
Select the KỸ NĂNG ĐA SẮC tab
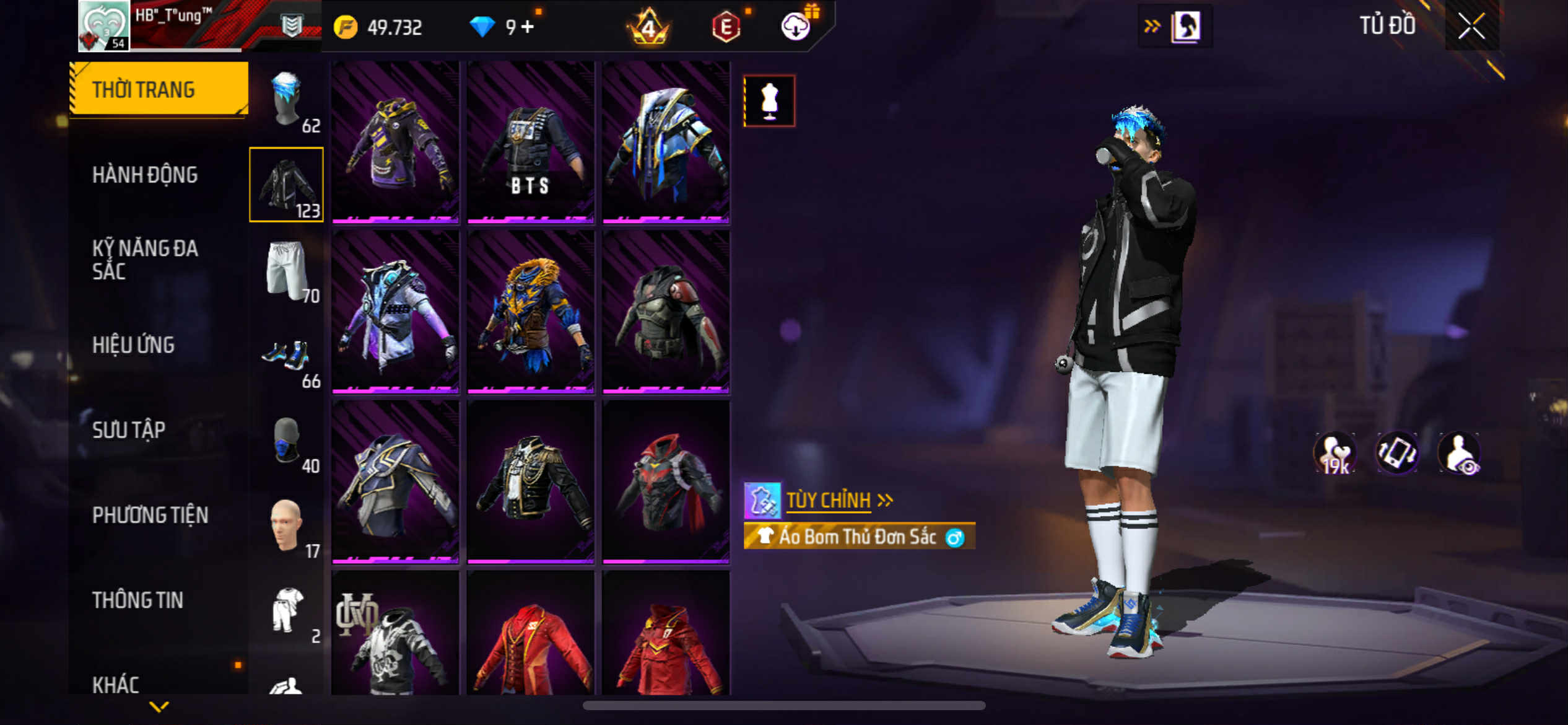[x=145, y=260]
